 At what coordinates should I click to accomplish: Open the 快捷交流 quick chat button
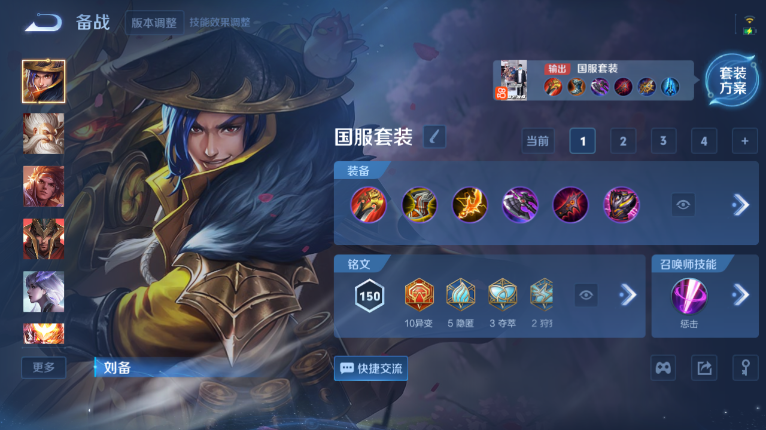(x=371, y=368)
